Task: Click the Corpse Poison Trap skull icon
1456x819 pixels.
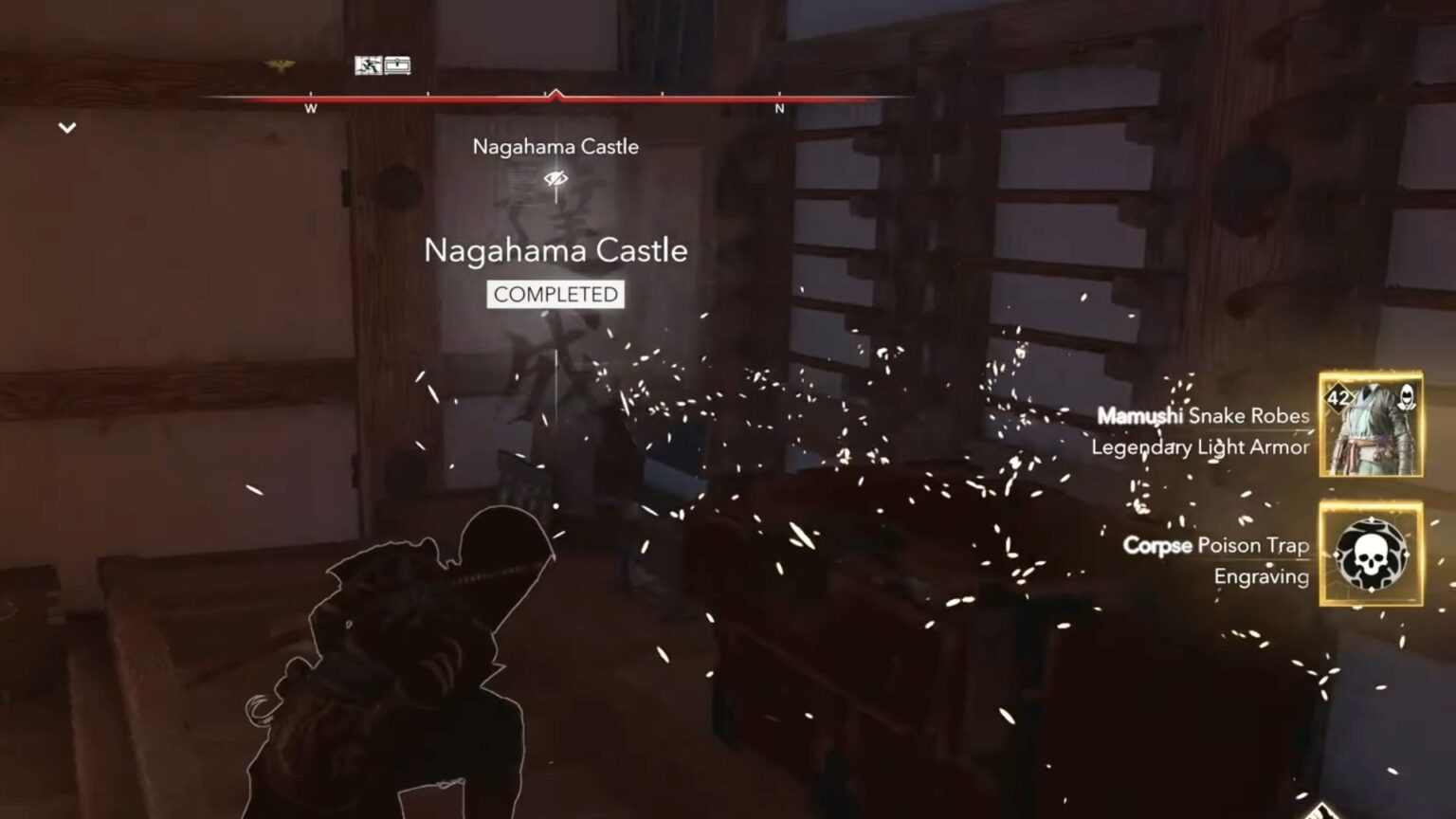Action: click(1373, 555)
